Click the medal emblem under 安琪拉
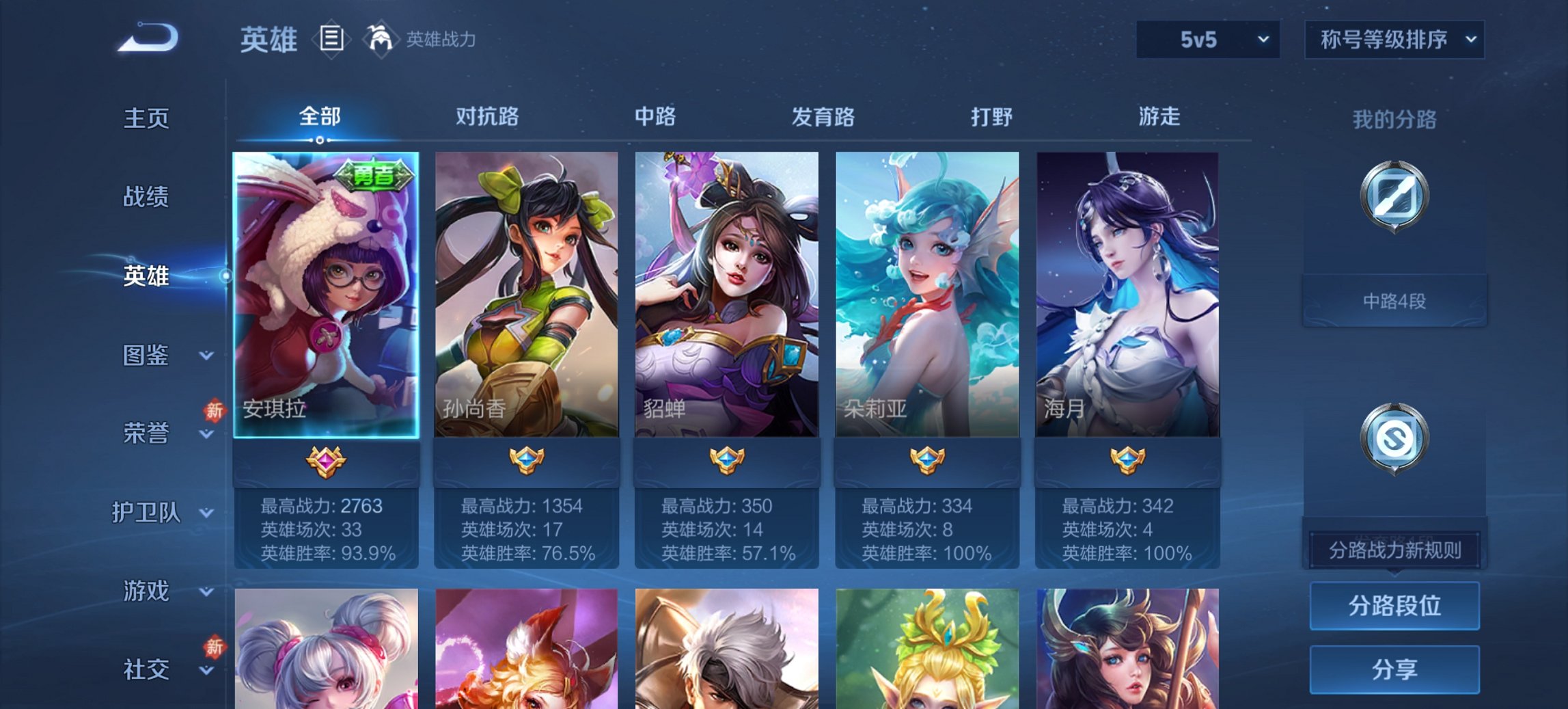Image resolution: width=1568 pixels, height=709 pixels. click(x=325, y=463)
